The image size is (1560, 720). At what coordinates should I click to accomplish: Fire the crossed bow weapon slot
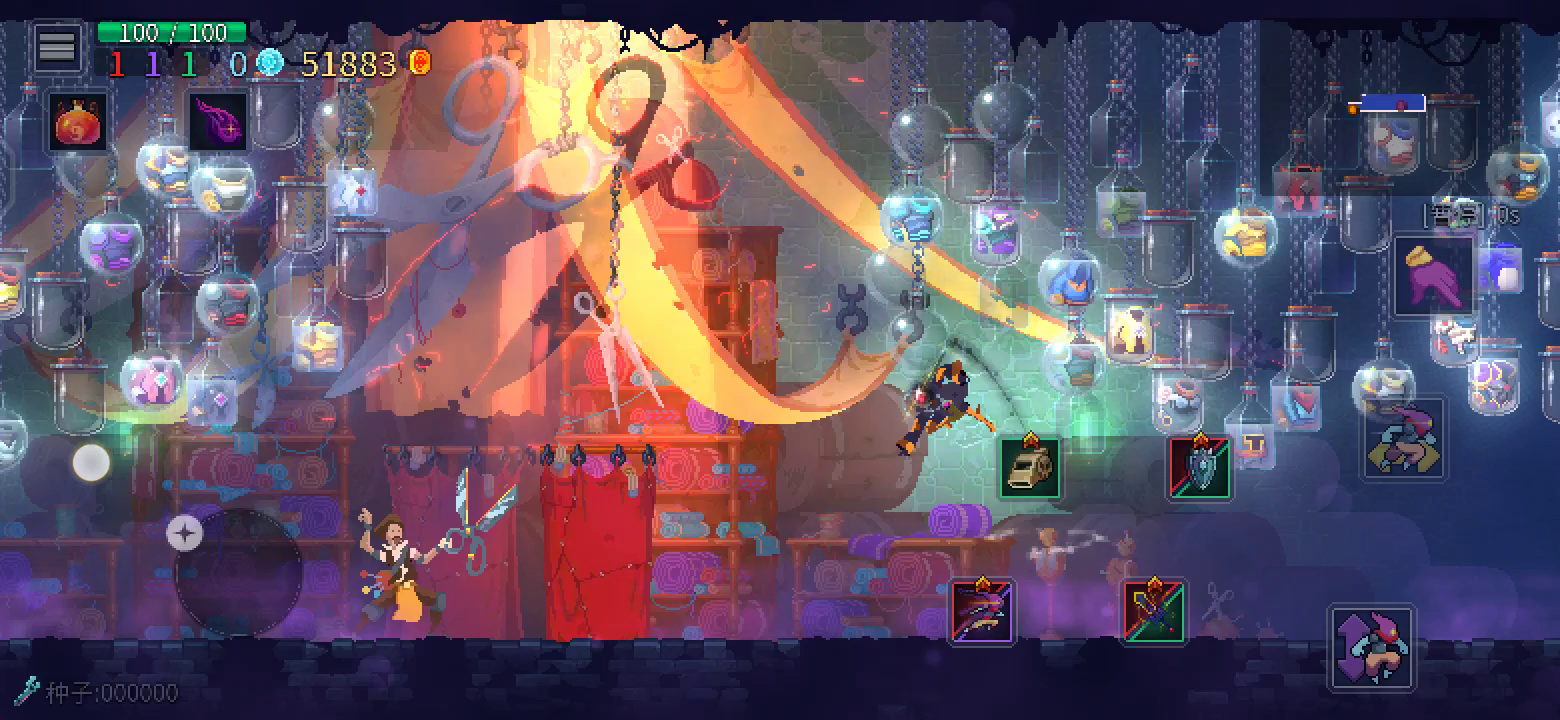tap(1154, 611)
